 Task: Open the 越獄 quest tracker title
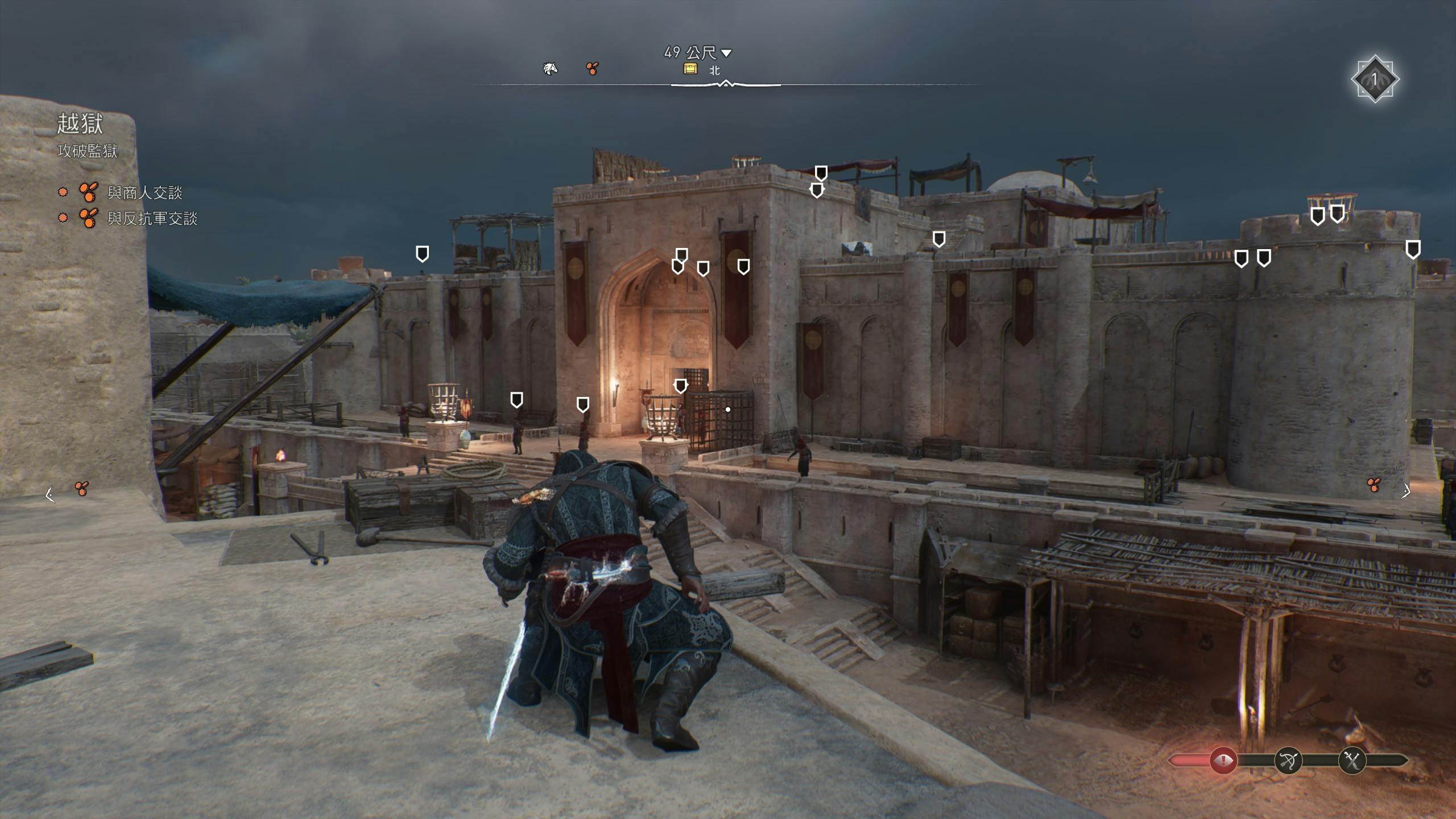[80, 123]
